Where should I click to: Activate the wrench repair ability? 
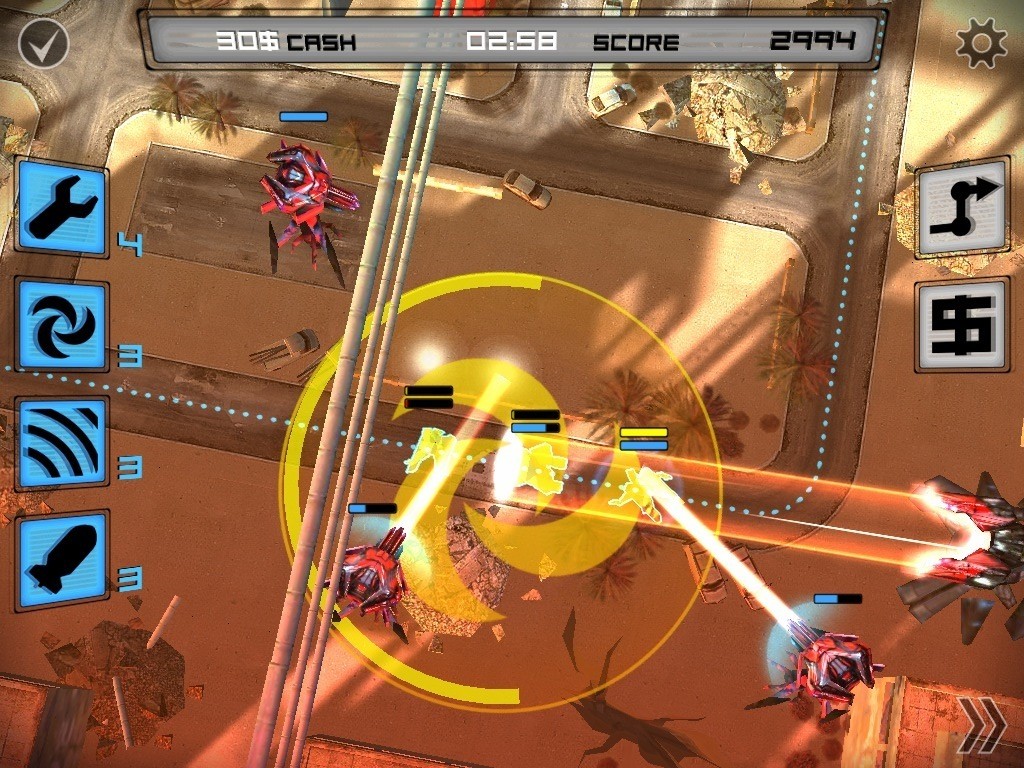click(x=62, y=208)
